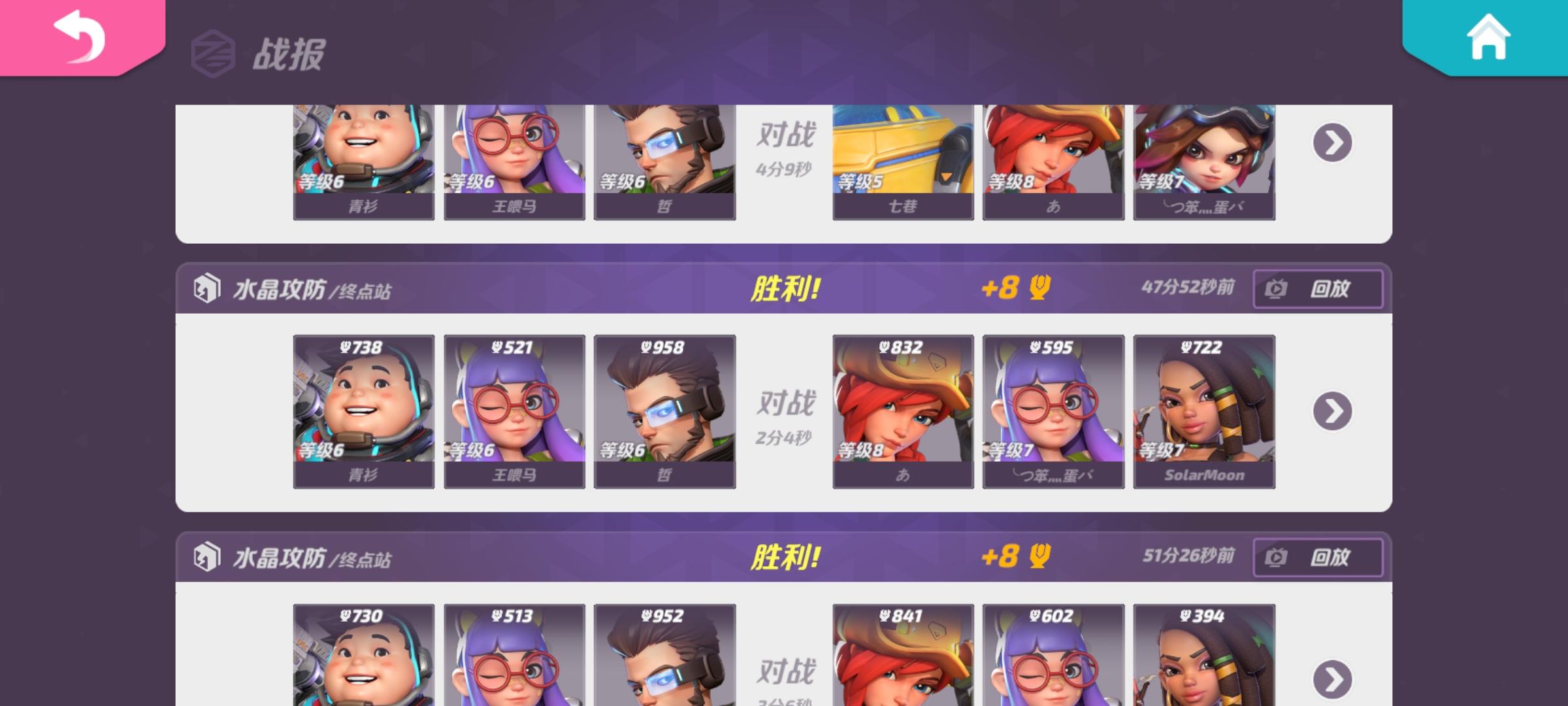The height and width of the screenshot is (706, 1568).
Task: Select the 胜利! victory label
Action: click(x=787, y=286)
